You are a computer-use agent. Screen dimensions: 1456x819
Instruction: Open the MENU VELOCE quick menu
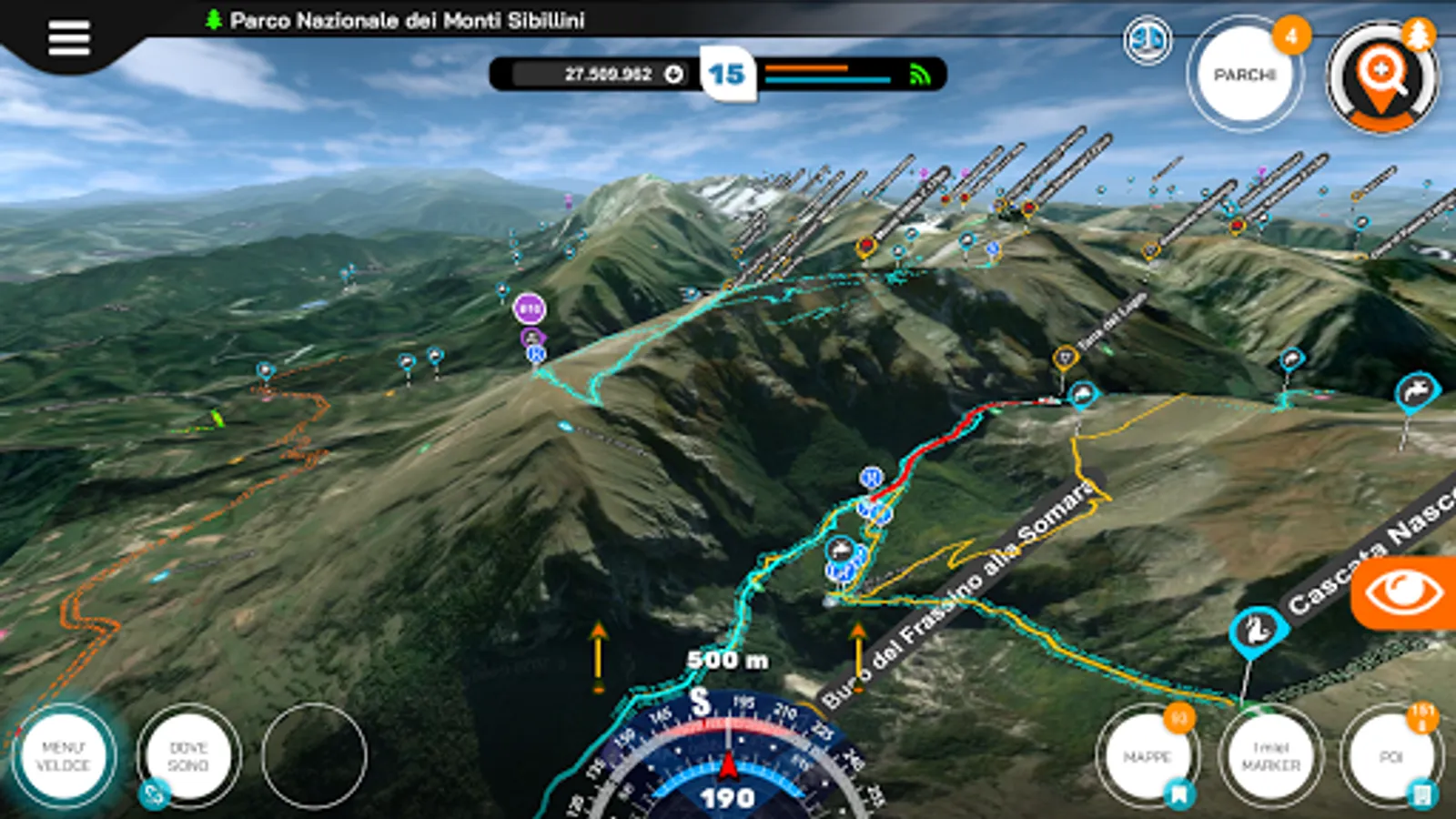pos(64,756)
